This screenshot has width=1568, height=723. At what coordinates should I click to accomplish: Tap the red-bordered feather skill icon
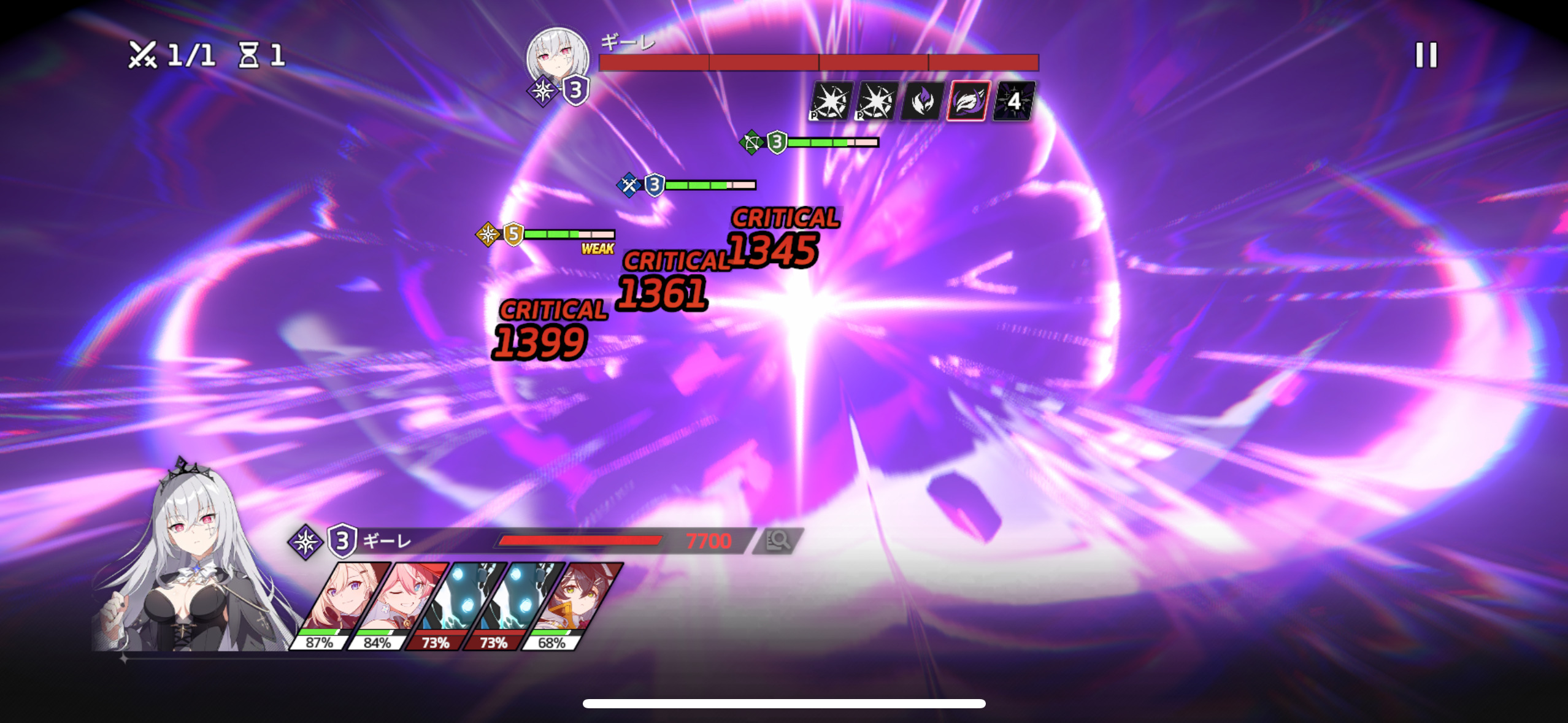tap(967, 101)
